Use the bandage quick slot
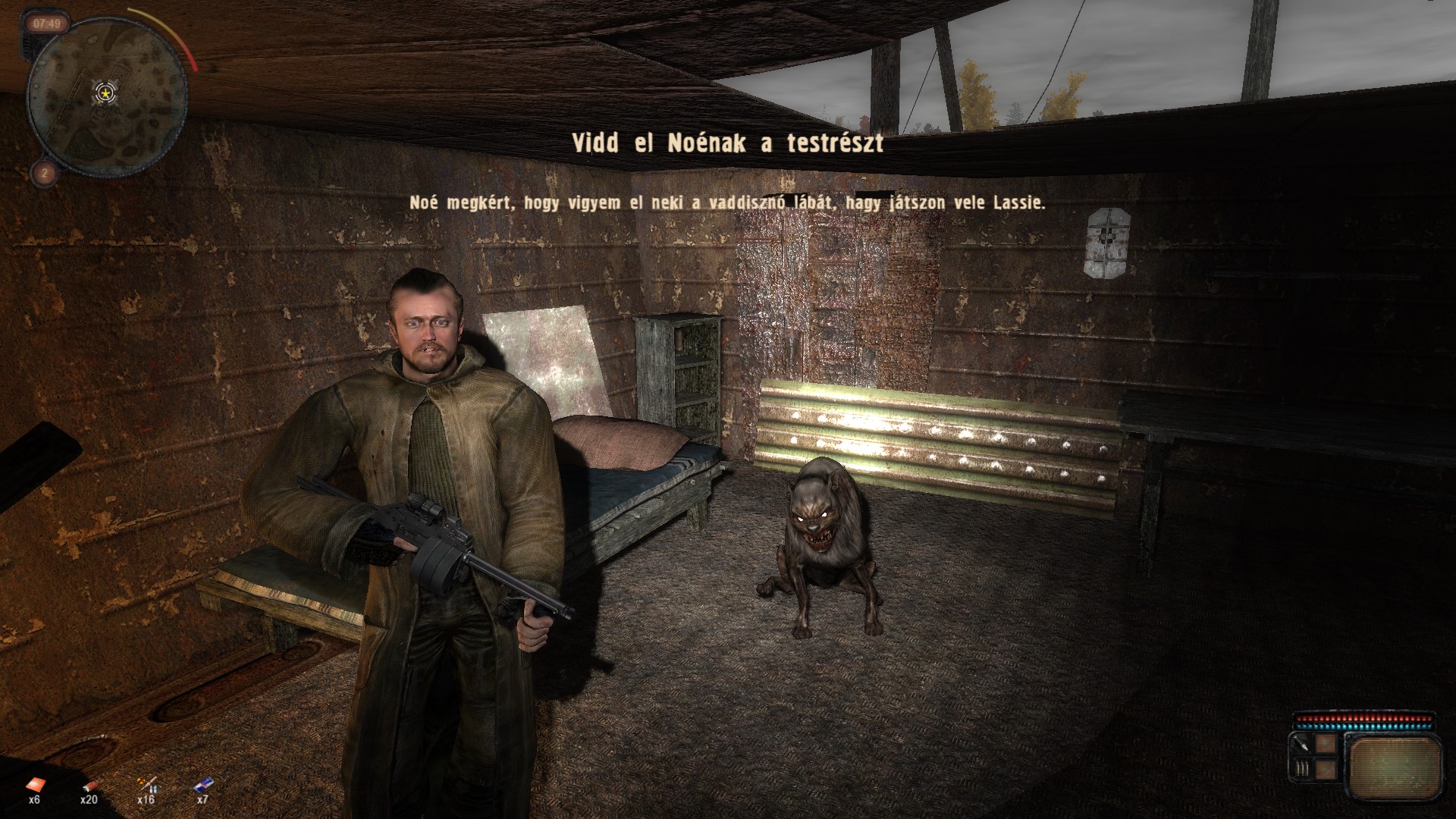 click(x=90, y=785)
